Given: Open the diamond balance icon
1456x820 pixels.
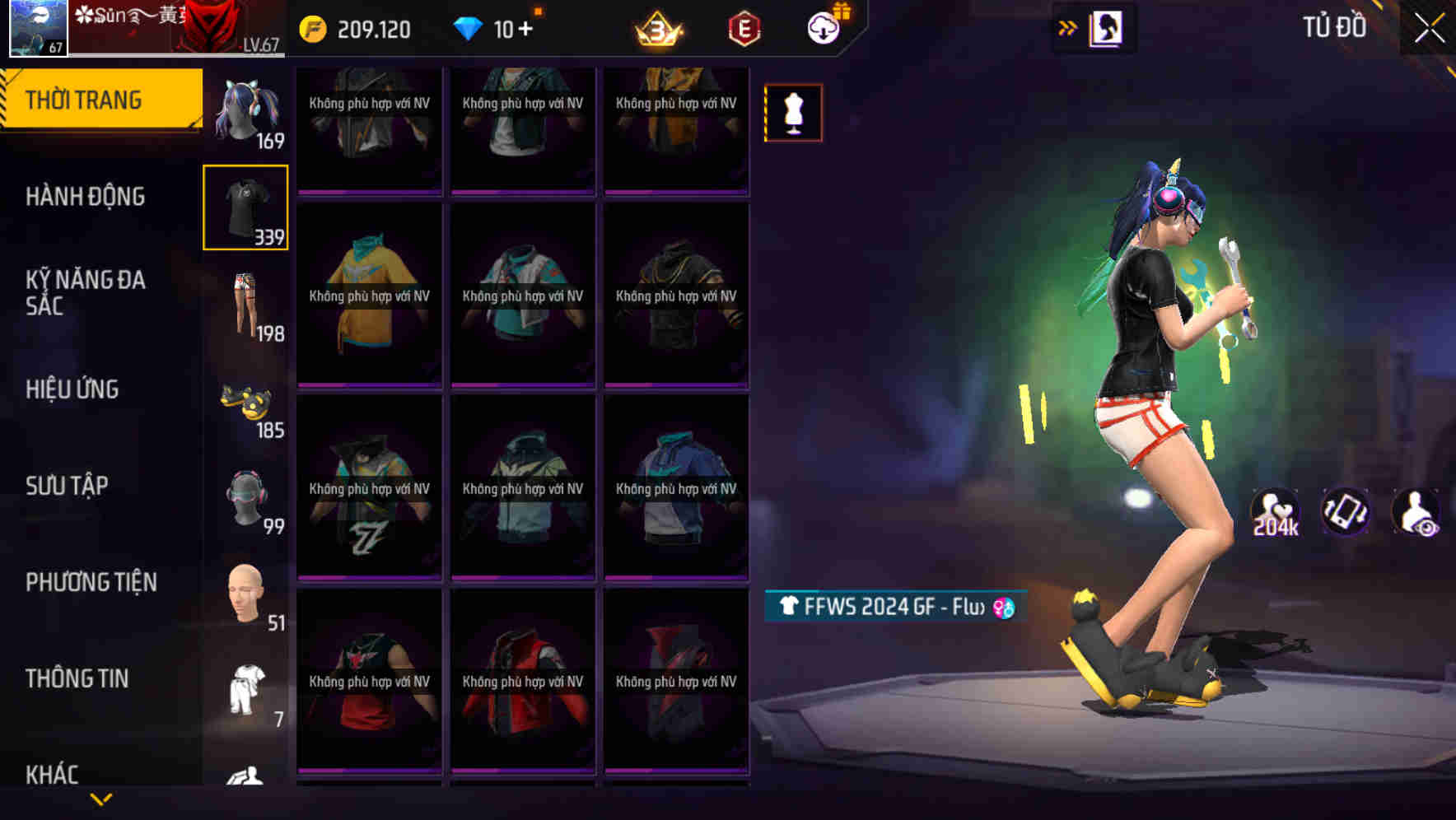Looking at the screenshot, I should pos(469,27).
